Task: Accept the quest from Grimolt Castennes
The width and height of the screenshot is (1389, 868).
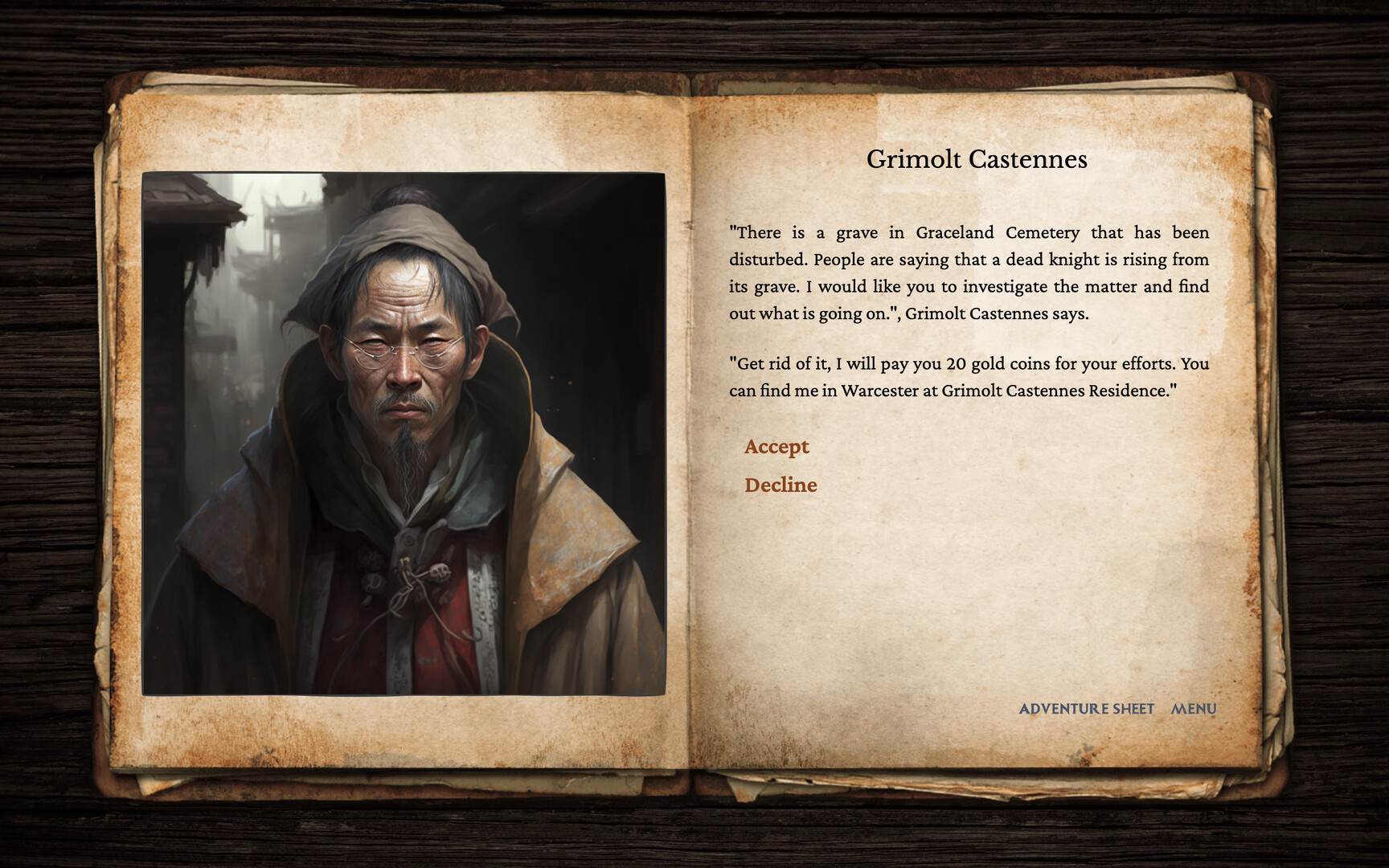Action: click(776, 447)
